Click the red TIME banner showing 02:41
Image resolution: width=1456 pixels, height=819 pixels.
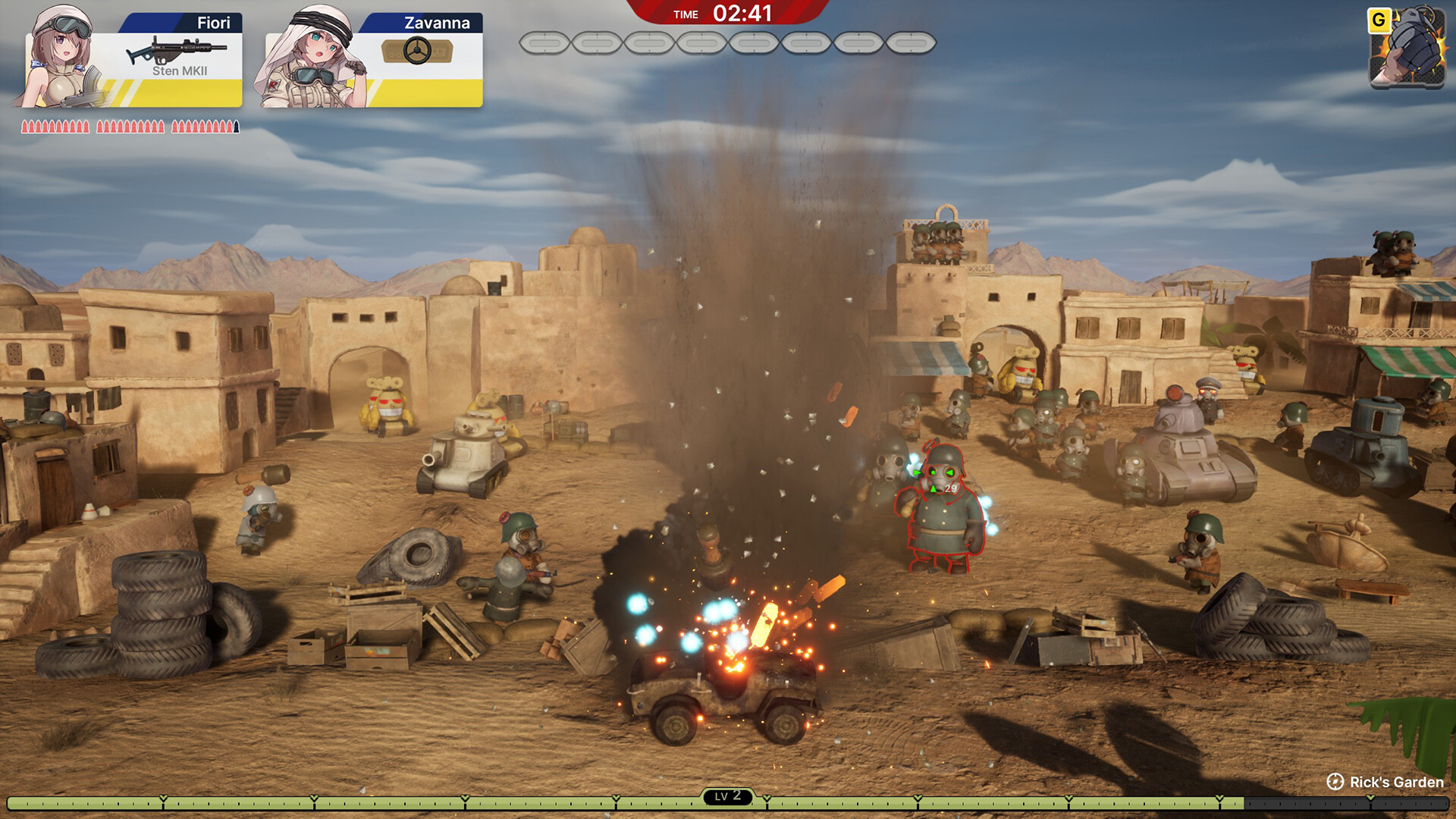[726, 13]
